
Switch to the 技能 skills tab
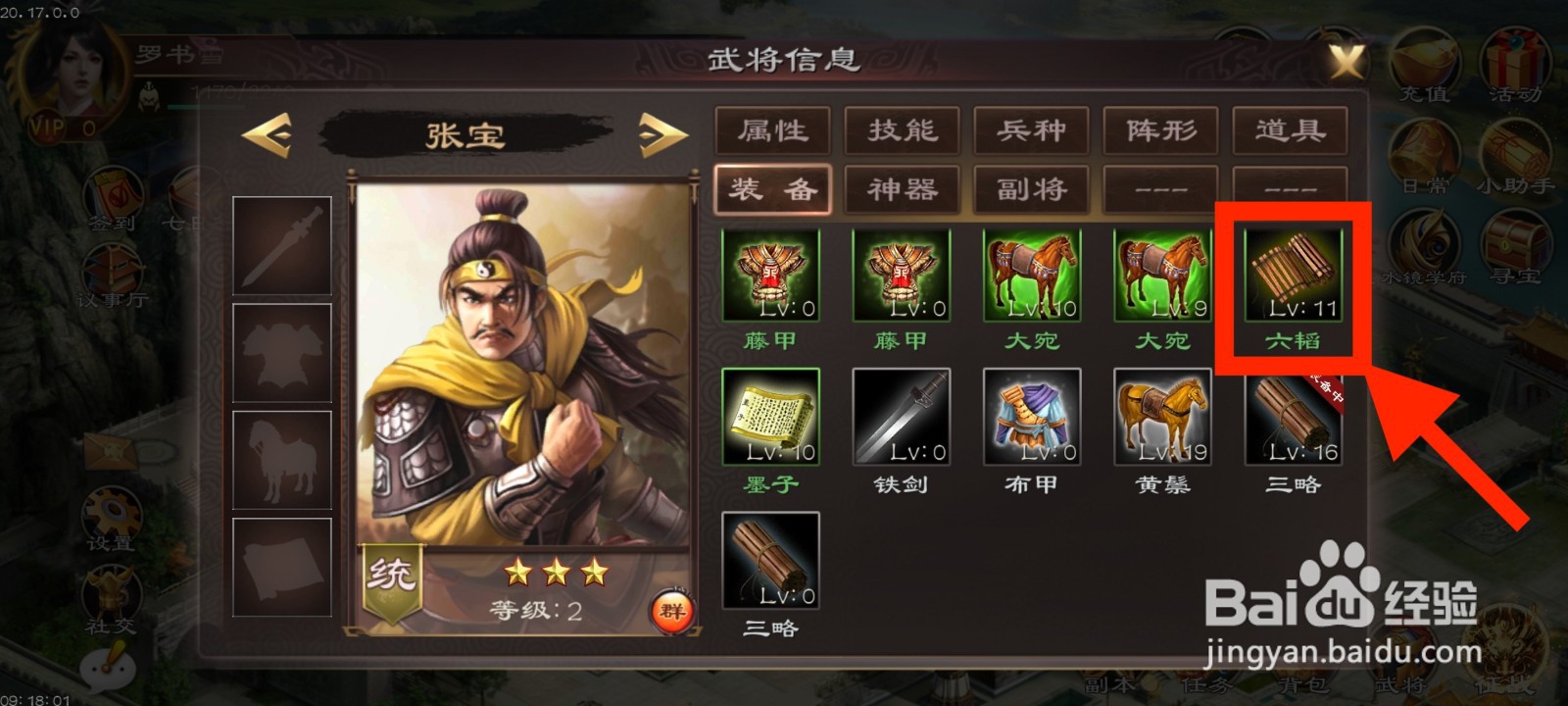902,130
